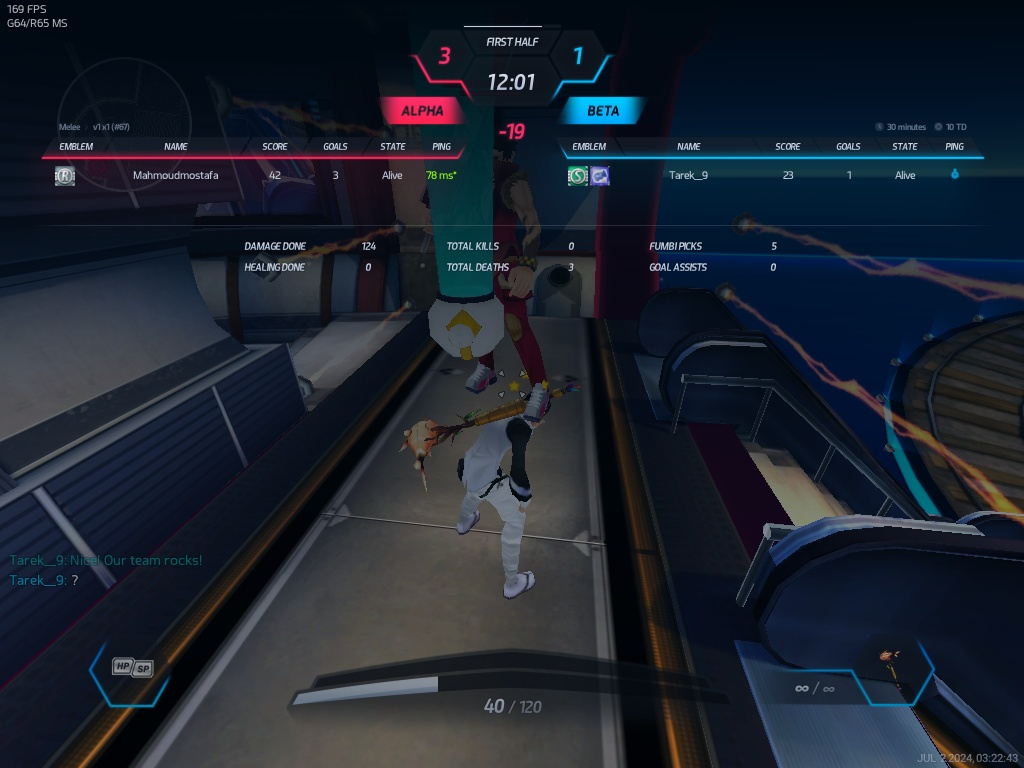Click Tarek_9's "Our team rocks!" chat message
The width and height of the screenshot is (1024, 768).
(105, 560)
